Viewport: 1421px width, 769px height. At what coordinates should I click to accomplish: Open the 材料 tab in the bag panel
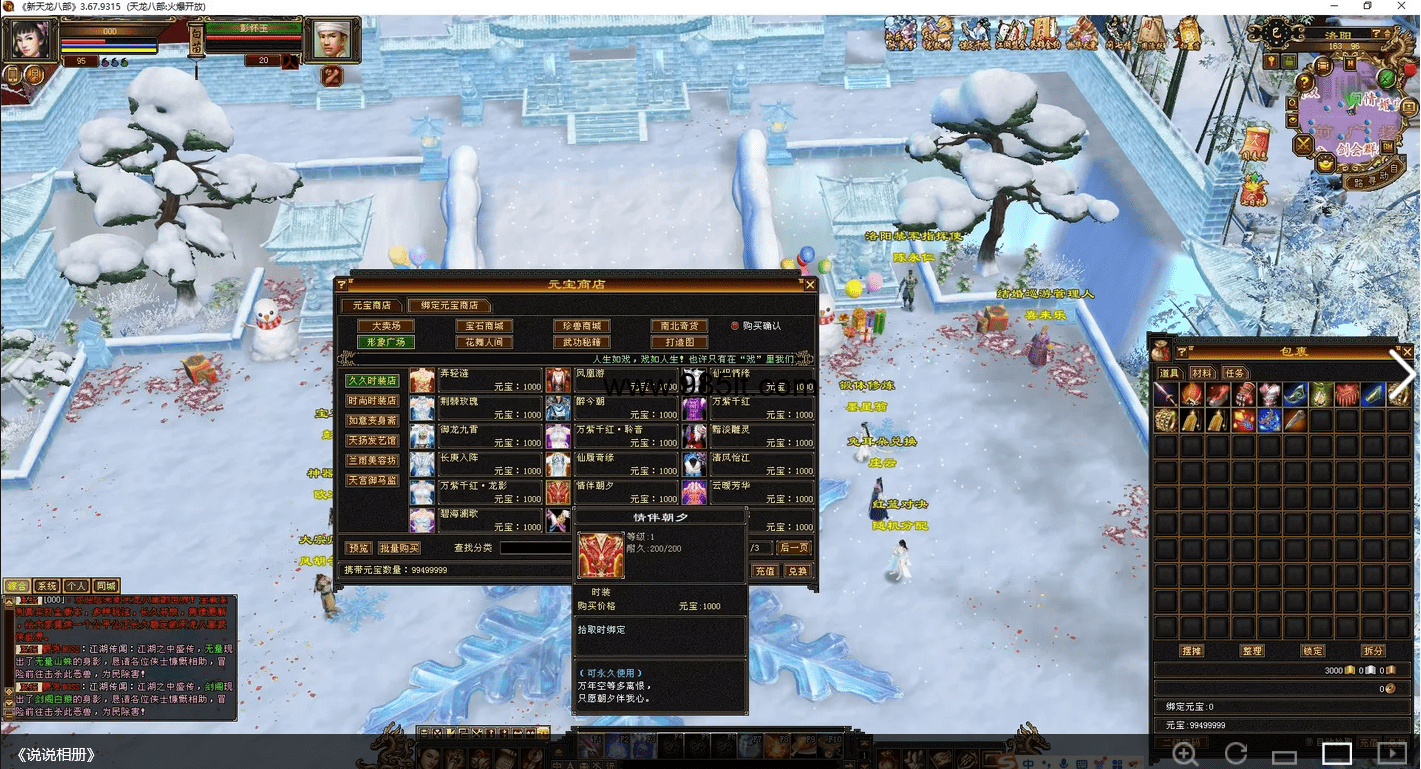[x=1203, y=372]
